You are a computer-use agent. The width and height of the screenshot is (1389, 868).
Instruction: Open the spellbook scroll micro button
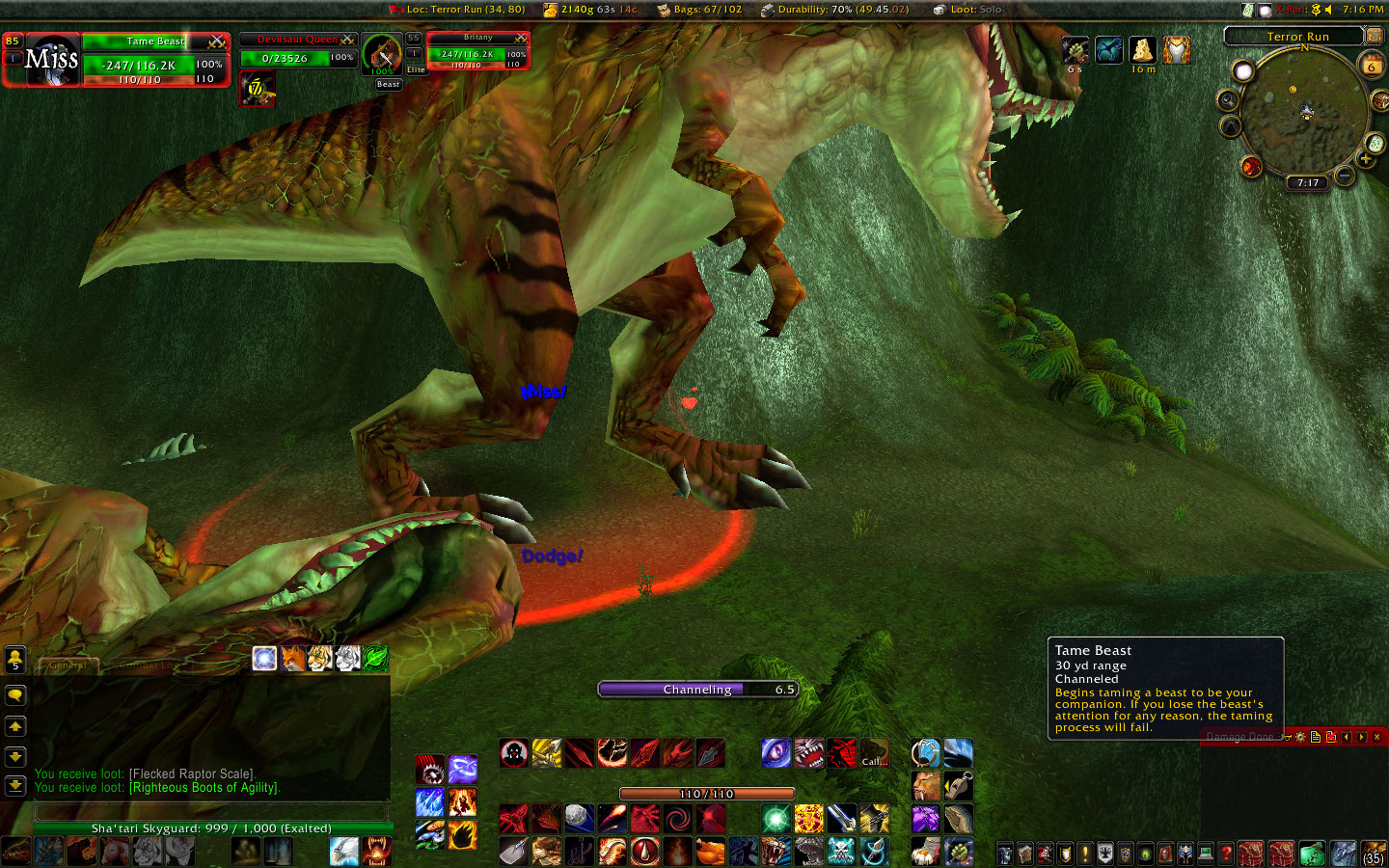1024,853
